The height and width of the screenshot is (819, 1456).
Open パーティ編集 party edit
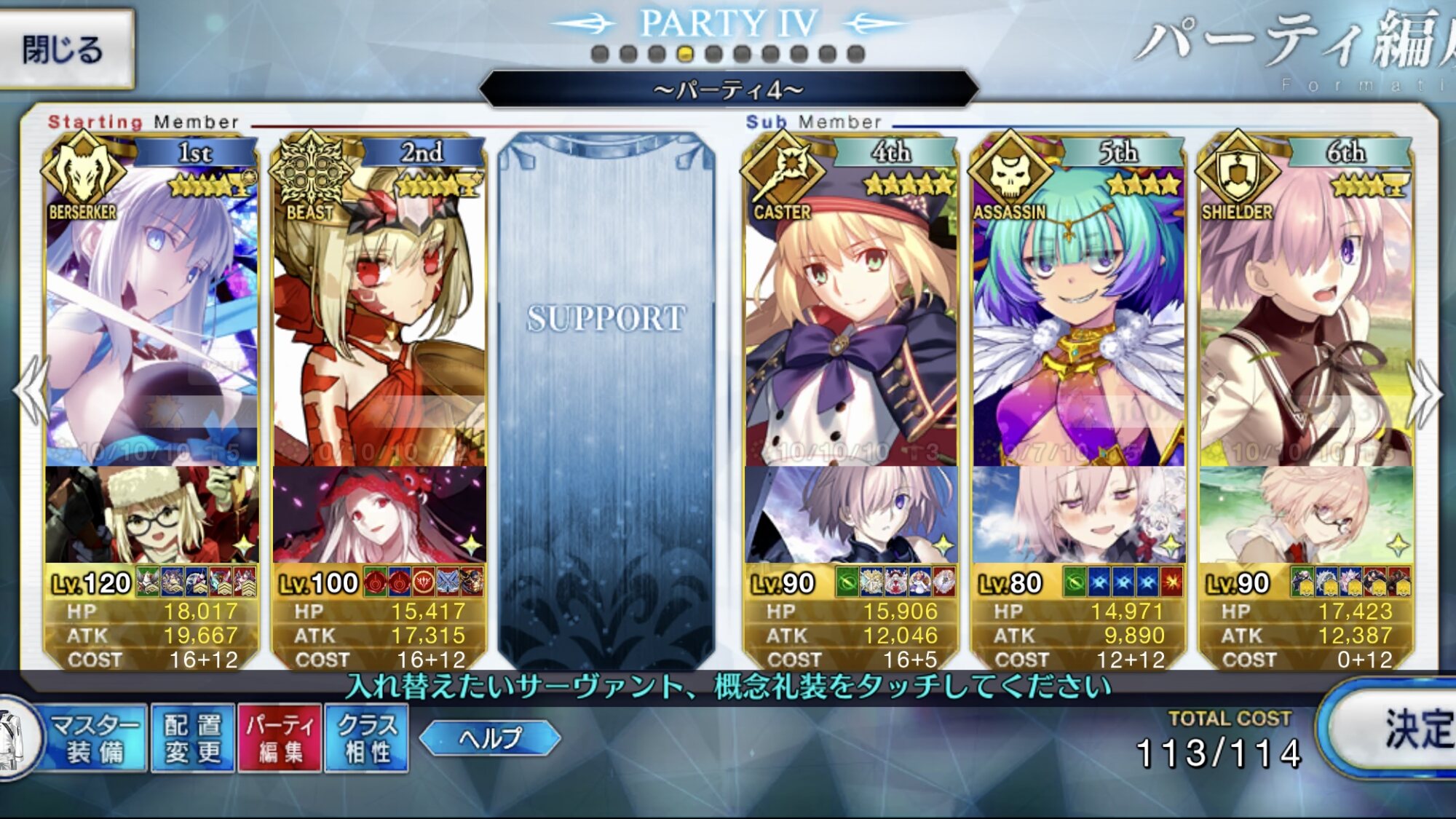coord(280,738)
